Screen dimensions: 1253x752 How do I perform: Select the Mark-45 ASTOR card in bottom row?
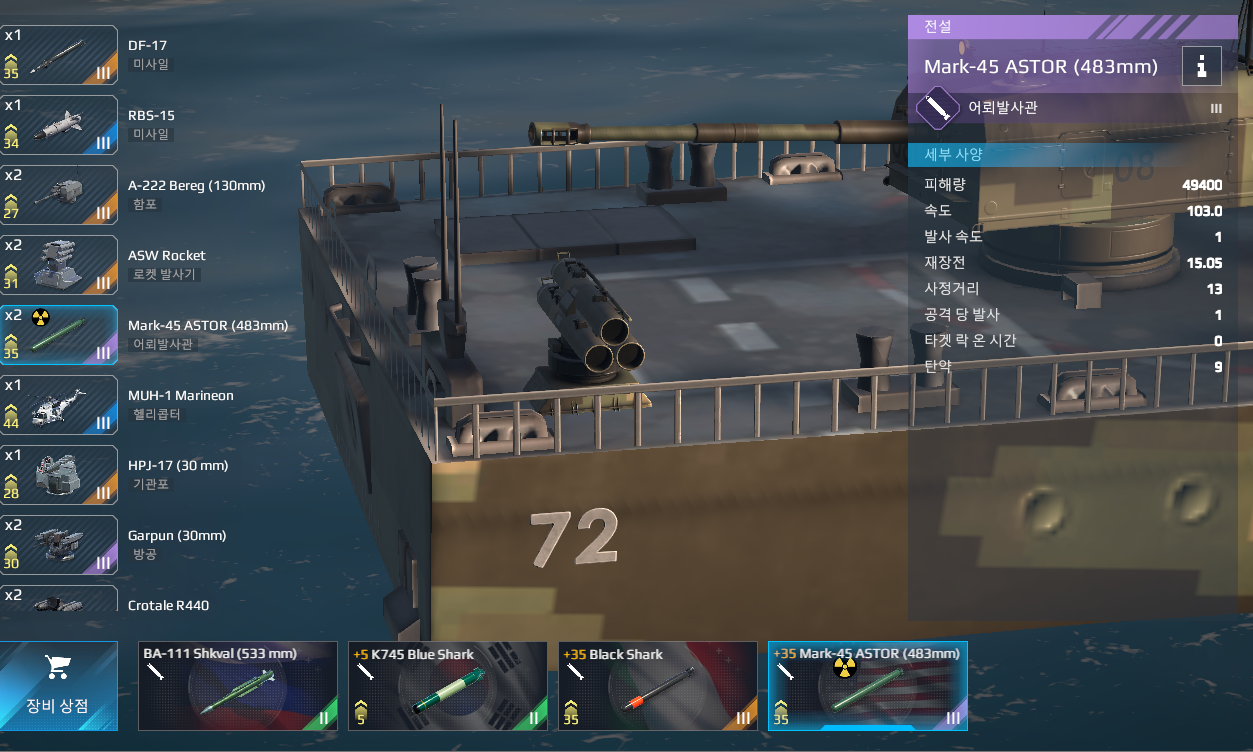(x=867, y=686)
